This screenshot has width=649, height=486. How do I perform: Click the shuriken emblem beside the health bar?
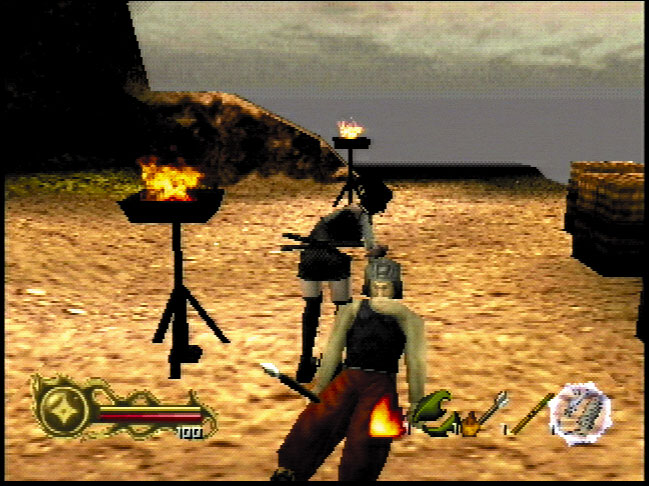tap(63, 407)
